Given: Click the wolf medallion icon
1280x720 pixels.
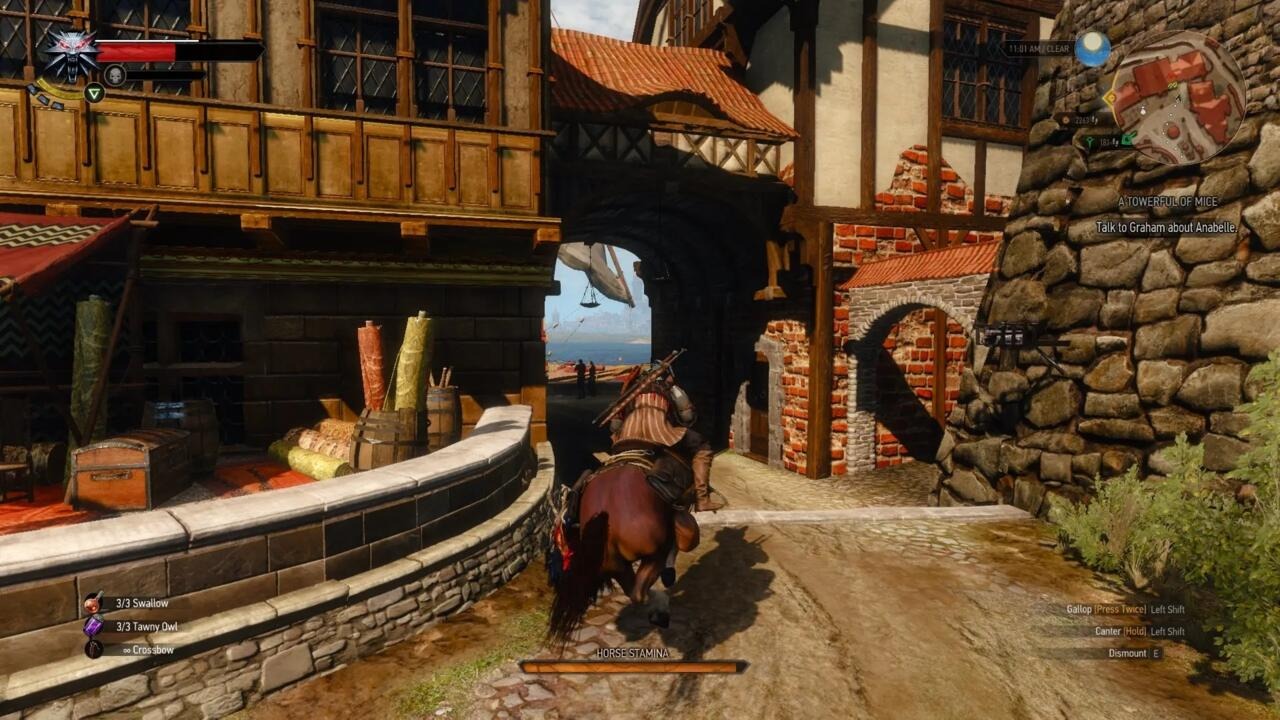Looking at the screenshot, I should 70,55.
